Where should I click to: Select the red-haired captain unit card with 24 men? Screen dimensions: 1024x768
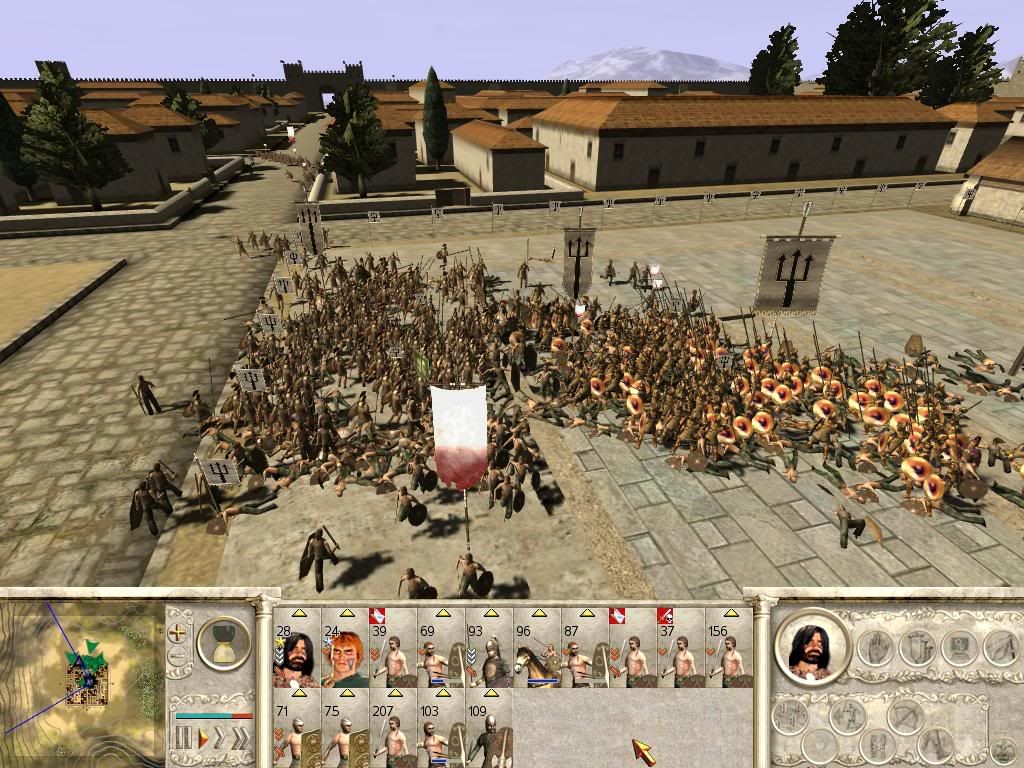(344, 648)
